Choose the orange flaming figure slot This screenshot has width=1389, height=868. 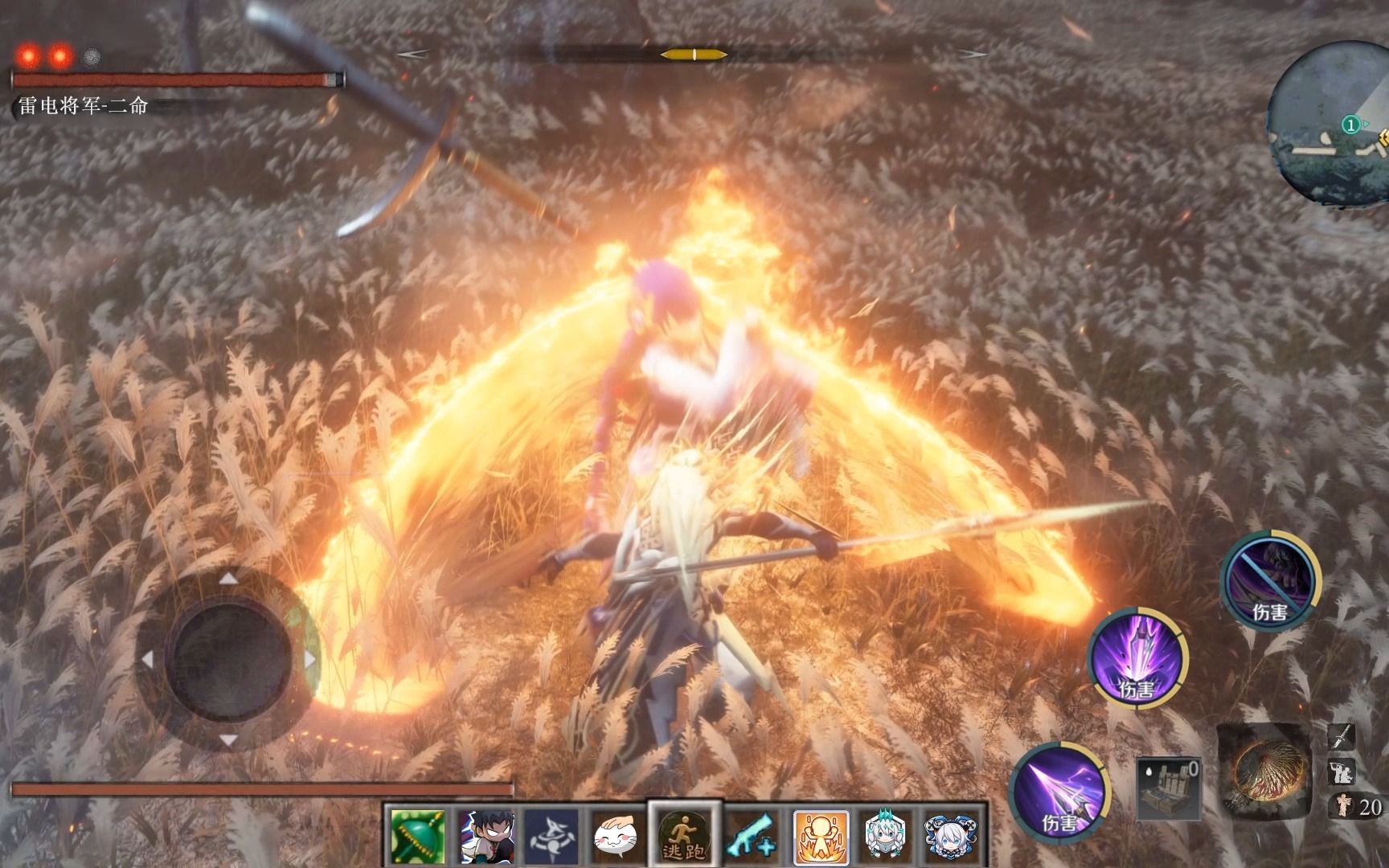point(821,837)
